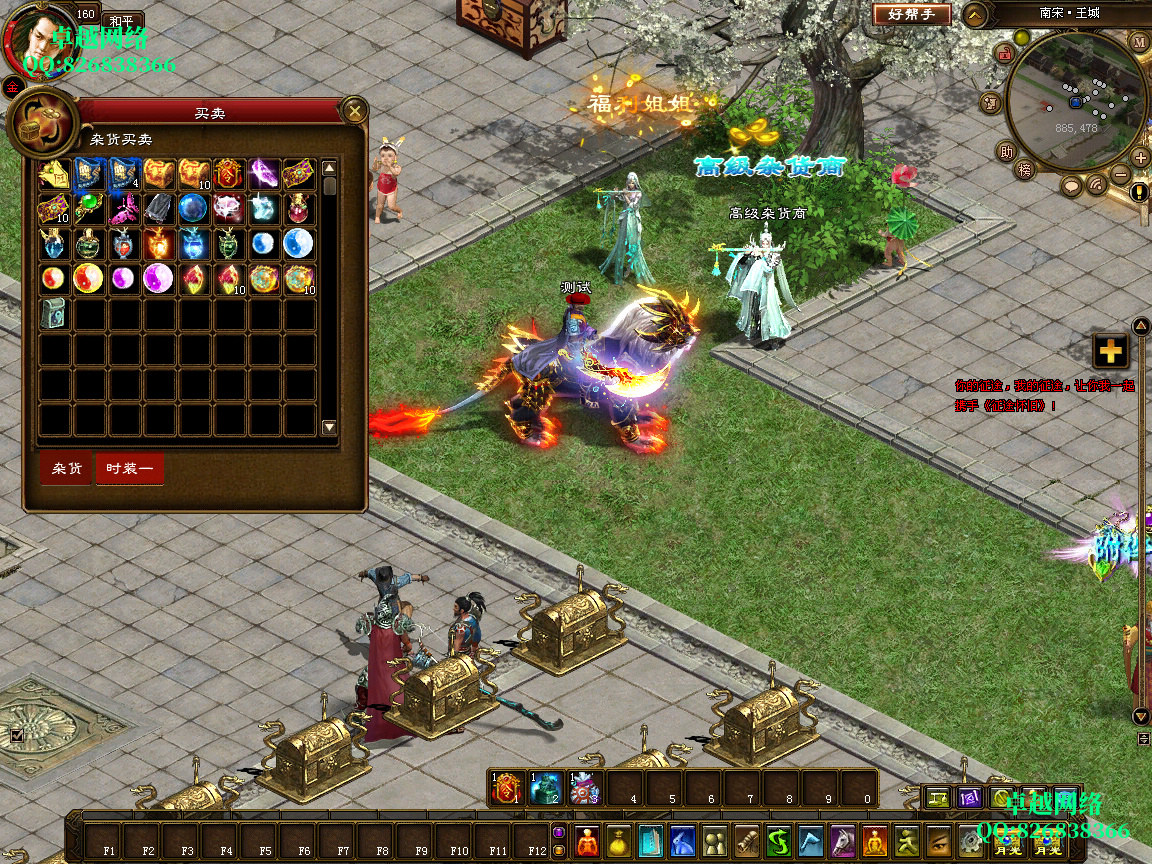
Task: Open the chat bubble button below minimap
Action: coord(1072,186)
